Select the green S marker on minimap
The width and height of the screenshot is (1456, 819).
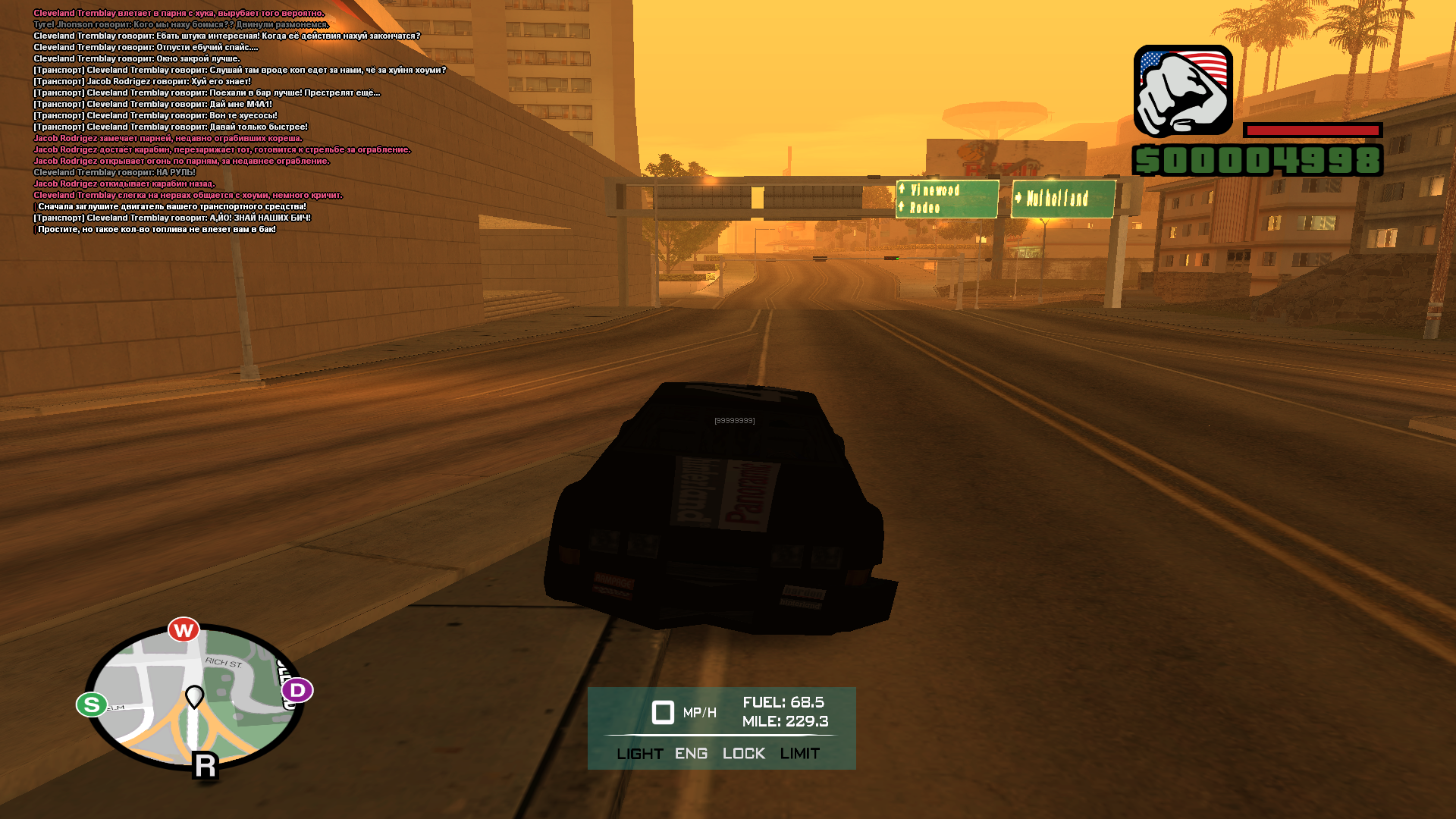click(x=92, y=704)
